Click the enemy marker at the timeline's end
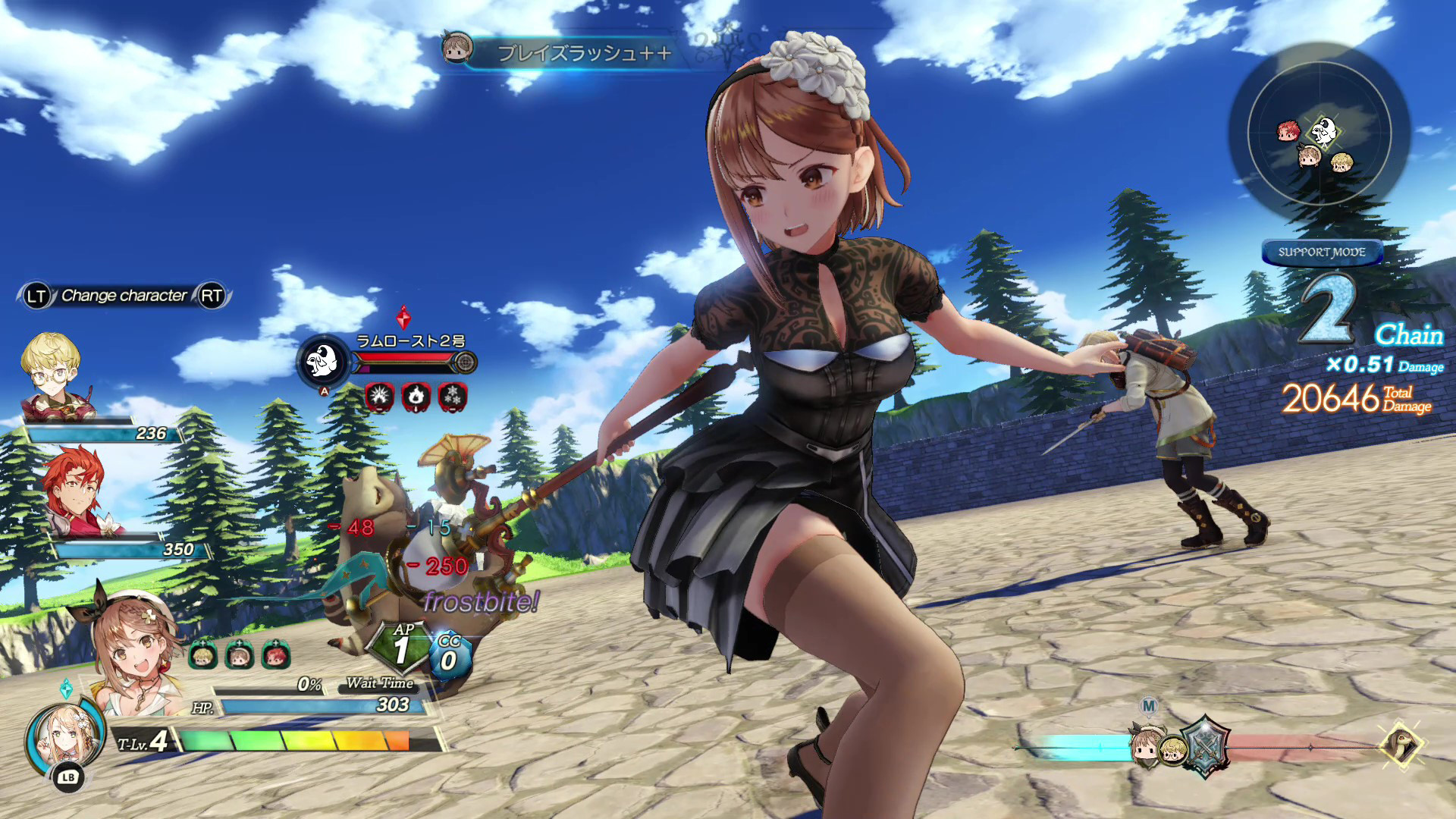The width and height of the screenshot is (1456, 819). tap(1402, 745)
